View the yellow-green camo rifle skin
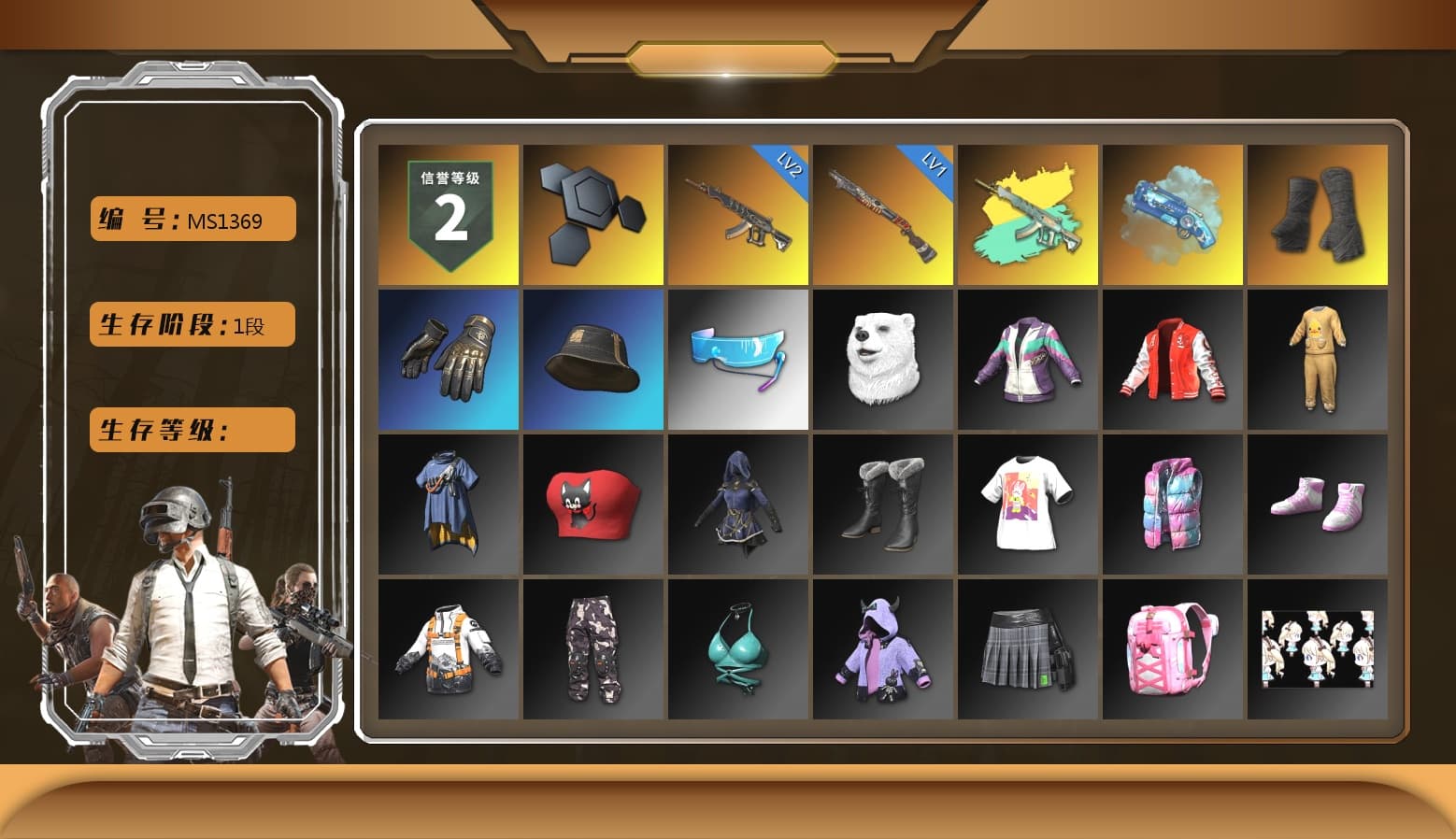 1028,214
